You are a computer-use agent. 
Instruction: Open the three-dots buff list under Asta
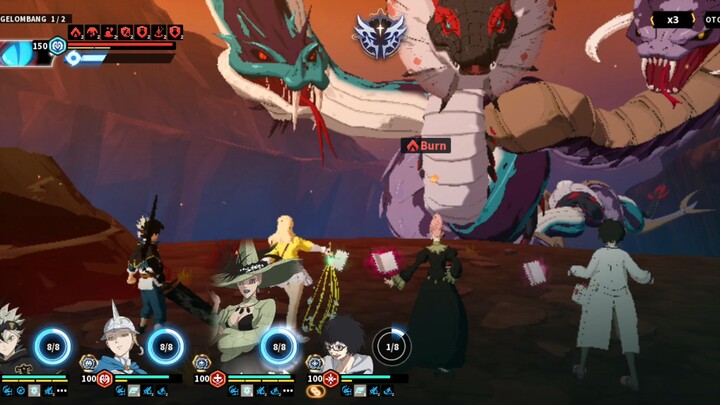pos(62,391)
